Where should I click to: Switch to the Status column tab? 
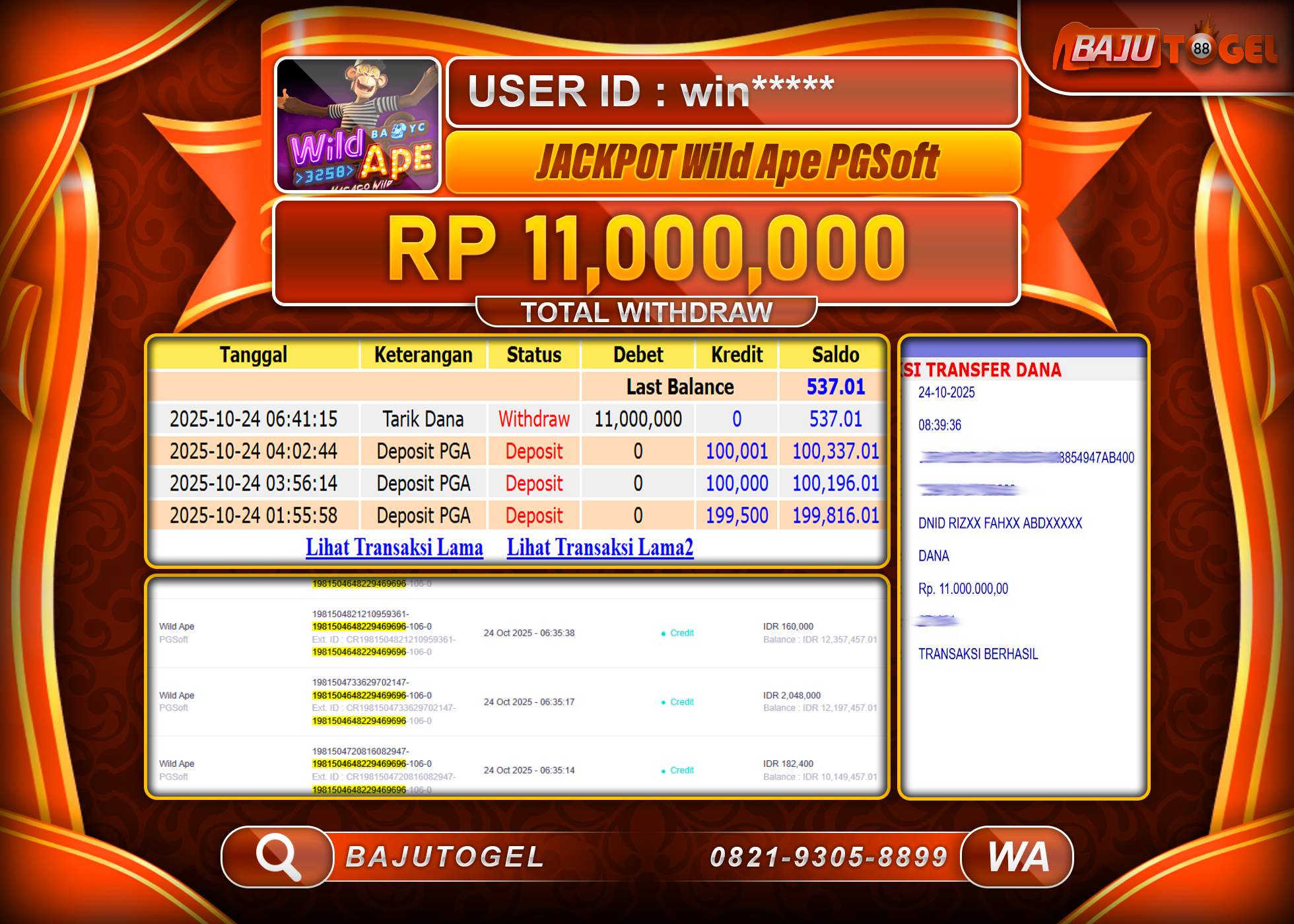point(533,355)
